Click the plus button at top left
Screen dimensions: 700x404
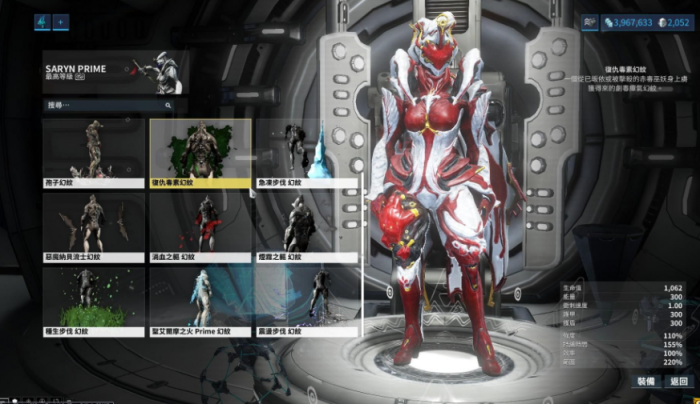tap(60, 21)
